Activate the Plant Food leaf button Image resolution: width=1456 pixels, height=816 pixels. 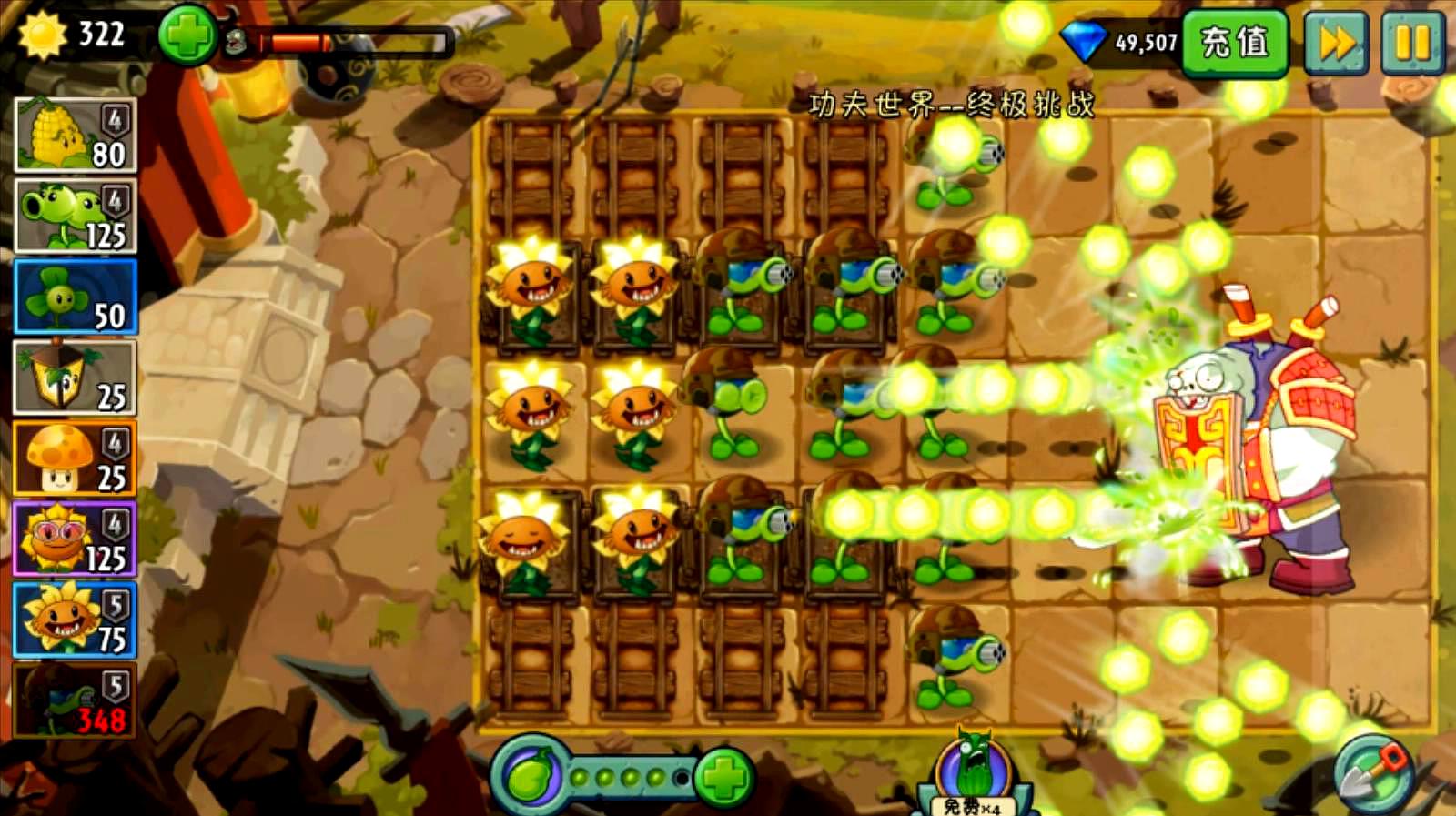coord(531,778)
